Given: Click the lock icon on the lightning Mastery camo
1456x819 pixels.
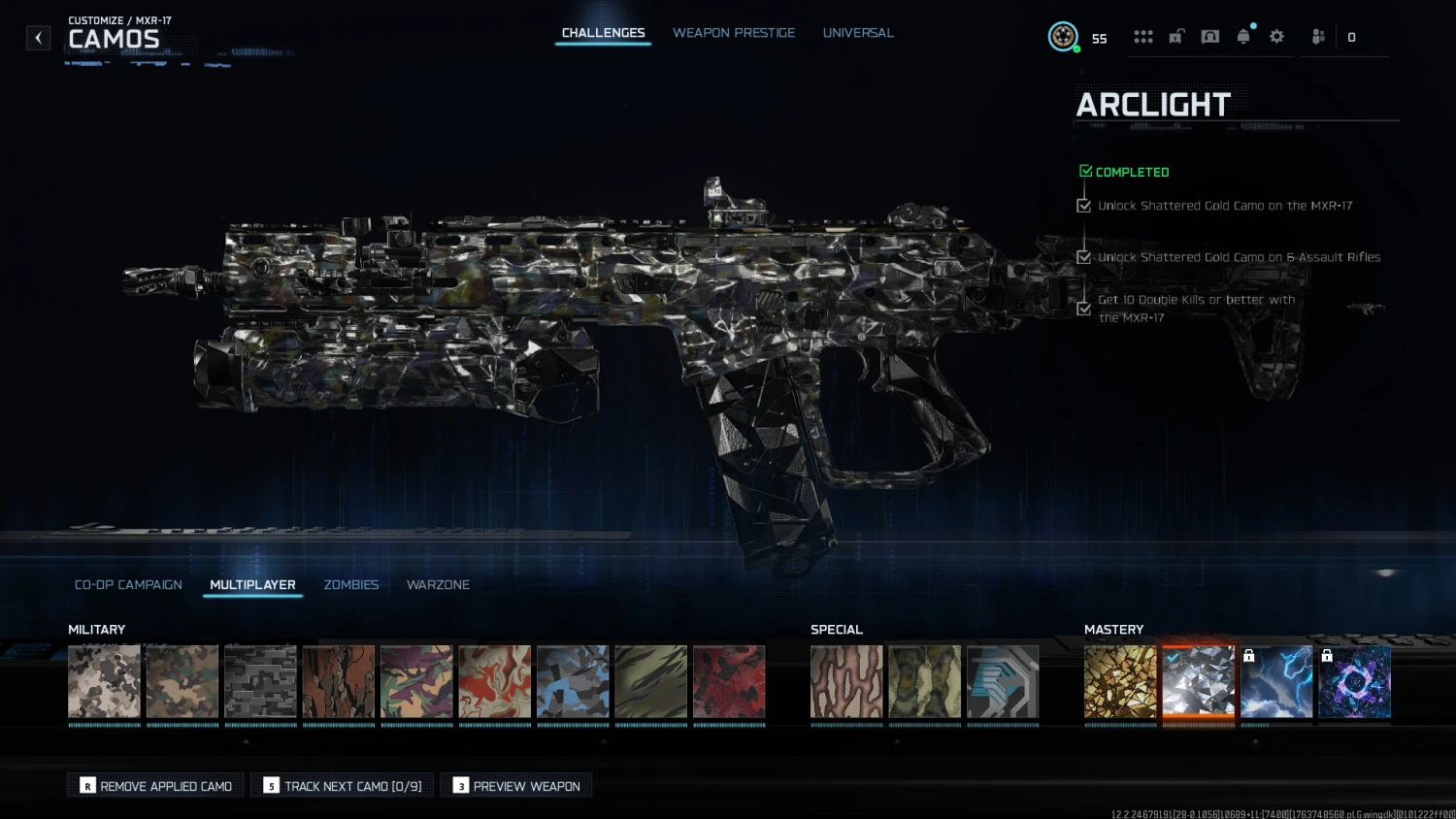Looking at the screenshot, I should click(x=1249, y=655).
